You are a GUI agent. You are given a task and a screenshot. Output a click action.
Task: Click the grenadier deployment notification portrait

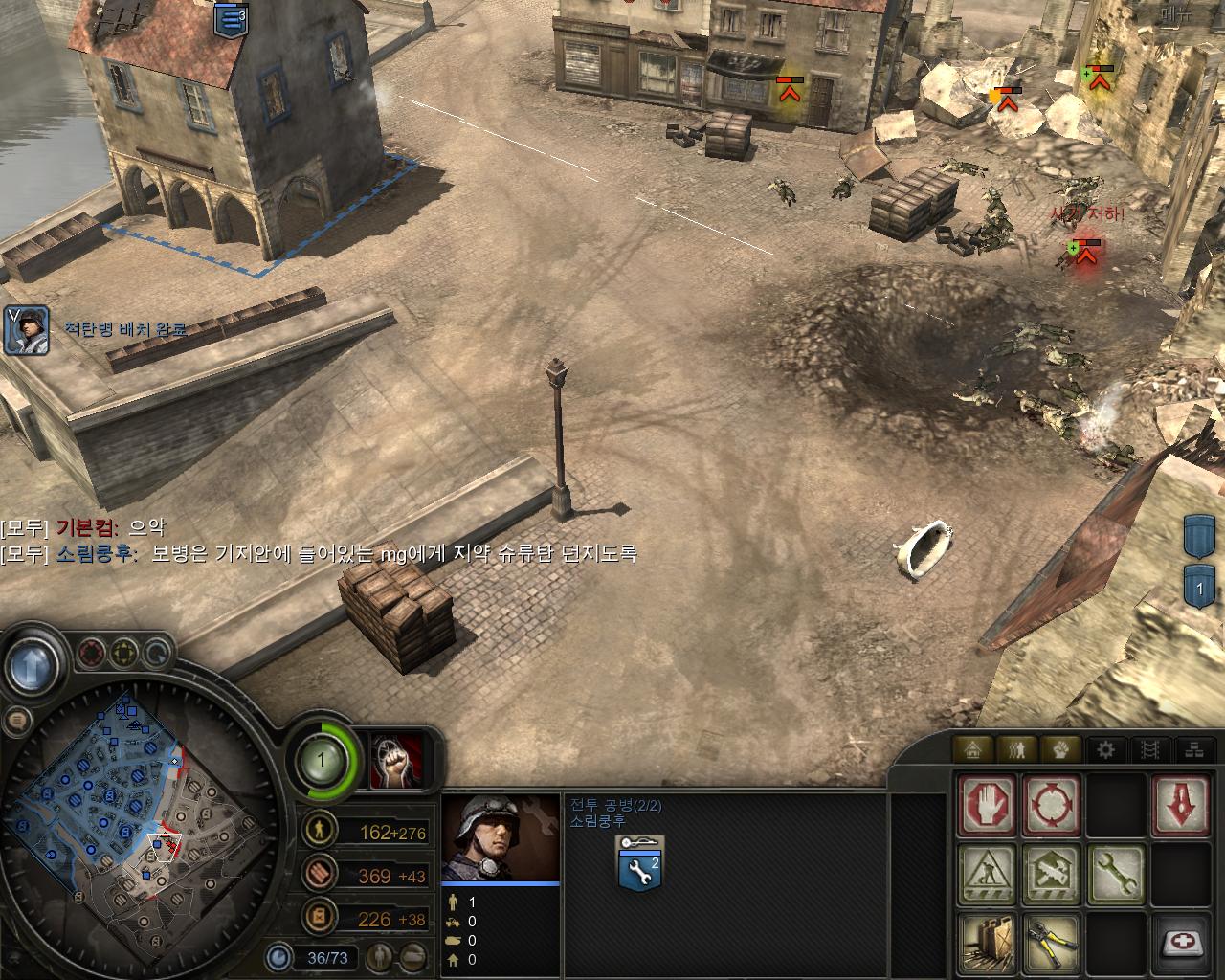click(26, 330)
